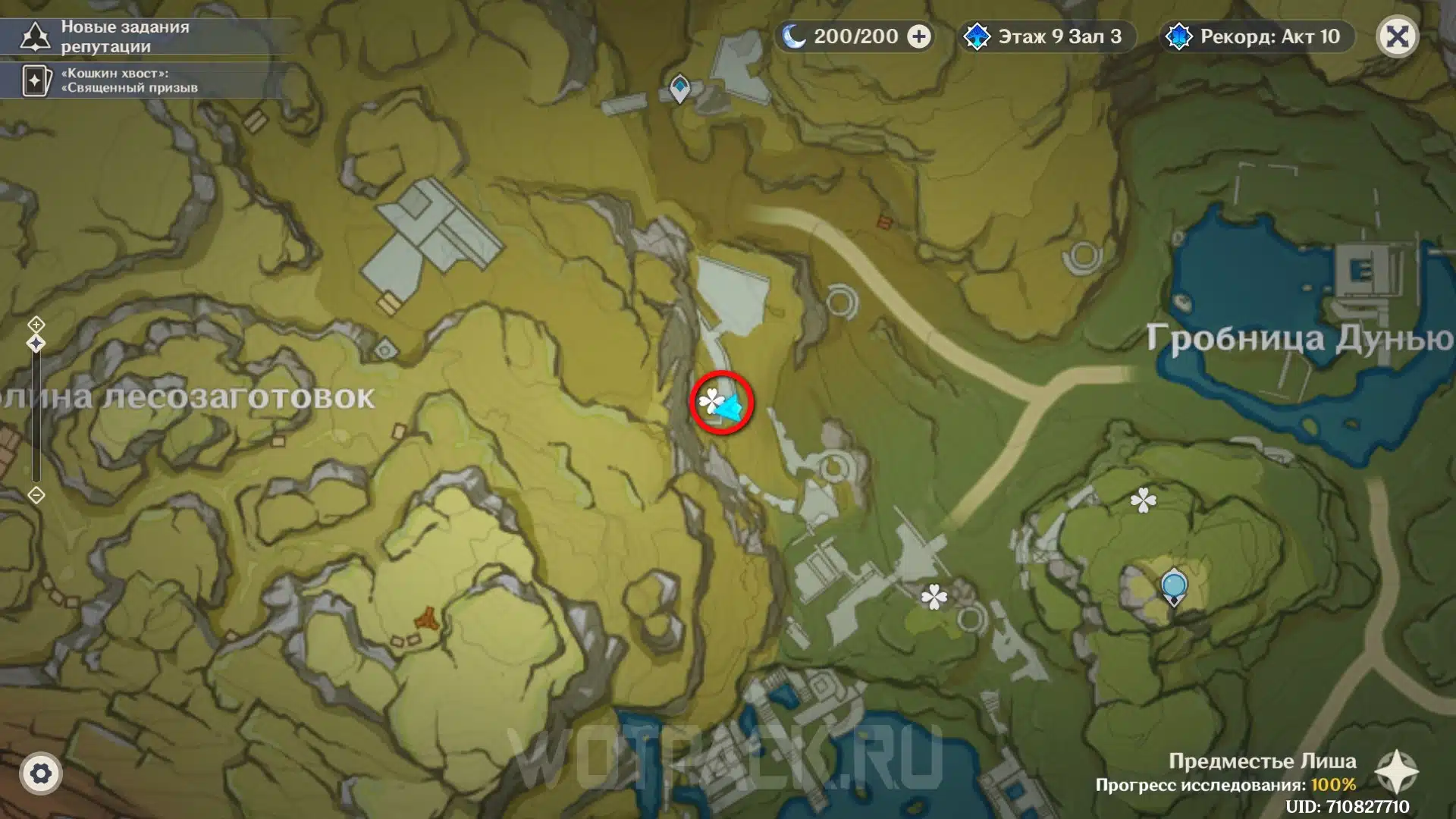Click the circled white flower marker
This screenshot has height=819, width=1456.
click(711, 400)
